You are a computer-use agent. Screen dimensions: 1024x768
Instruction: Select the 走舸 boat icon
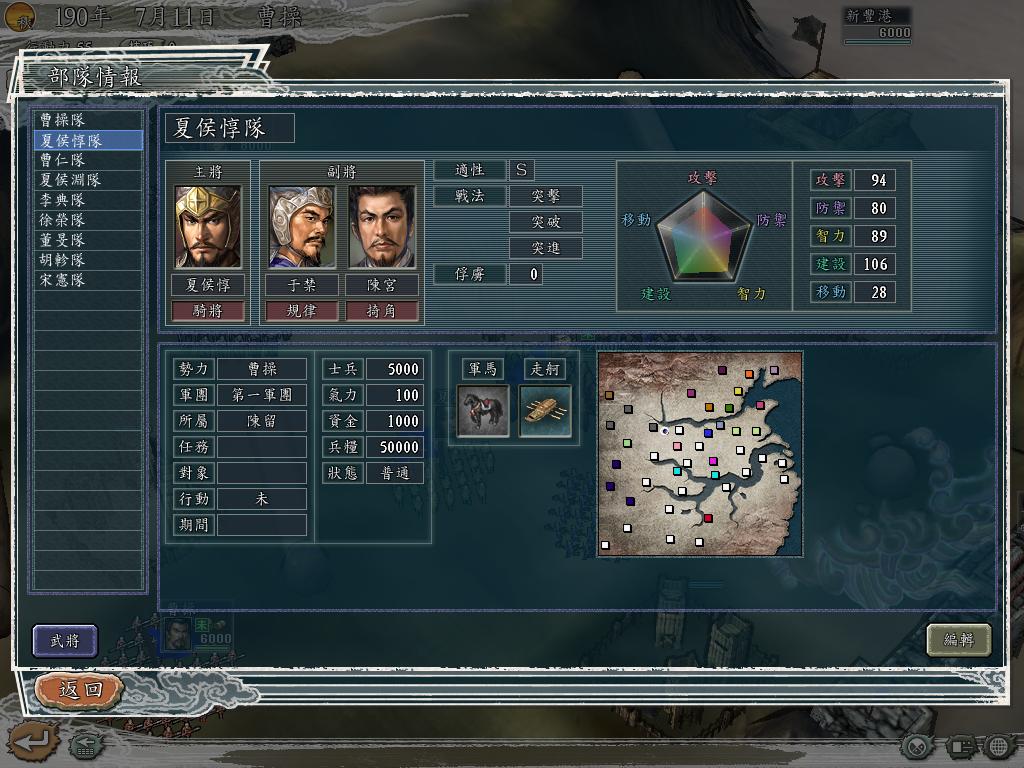(x=545, y=411)
